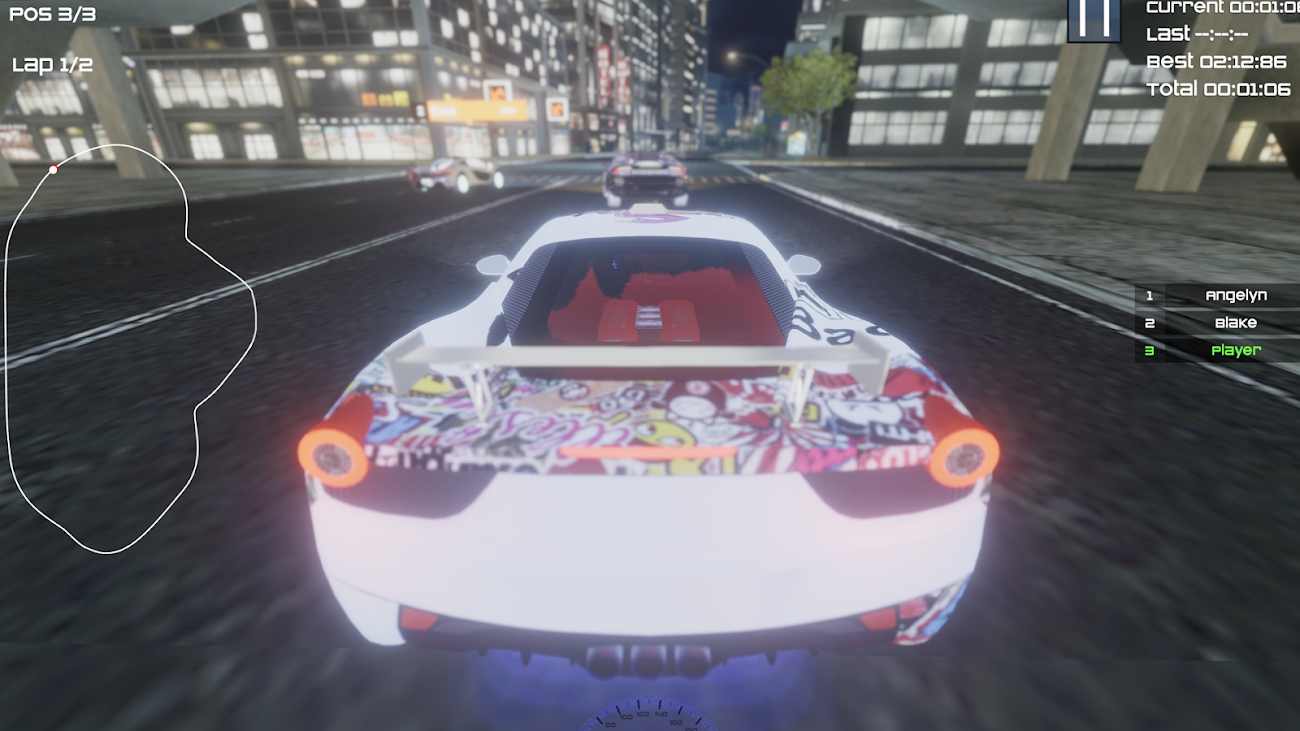1300x731 pixels.
Task: Click rank number 2 in standings
Action: coord(1151,323)
